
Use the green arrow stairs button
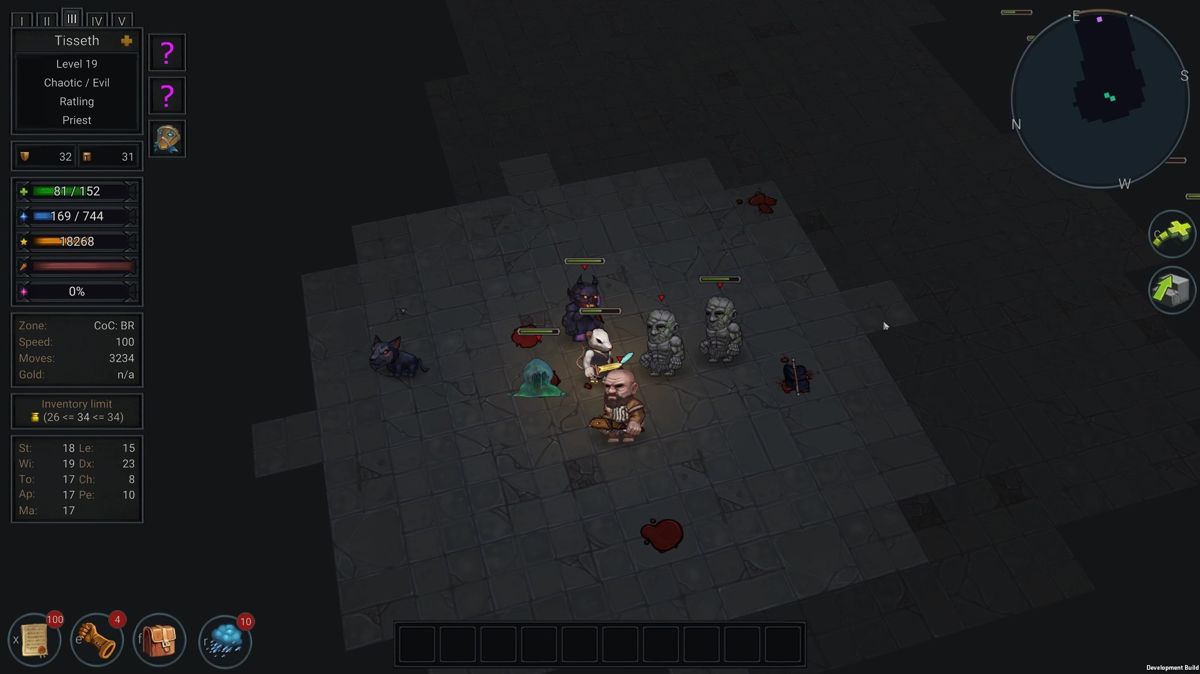point(1172,291)
